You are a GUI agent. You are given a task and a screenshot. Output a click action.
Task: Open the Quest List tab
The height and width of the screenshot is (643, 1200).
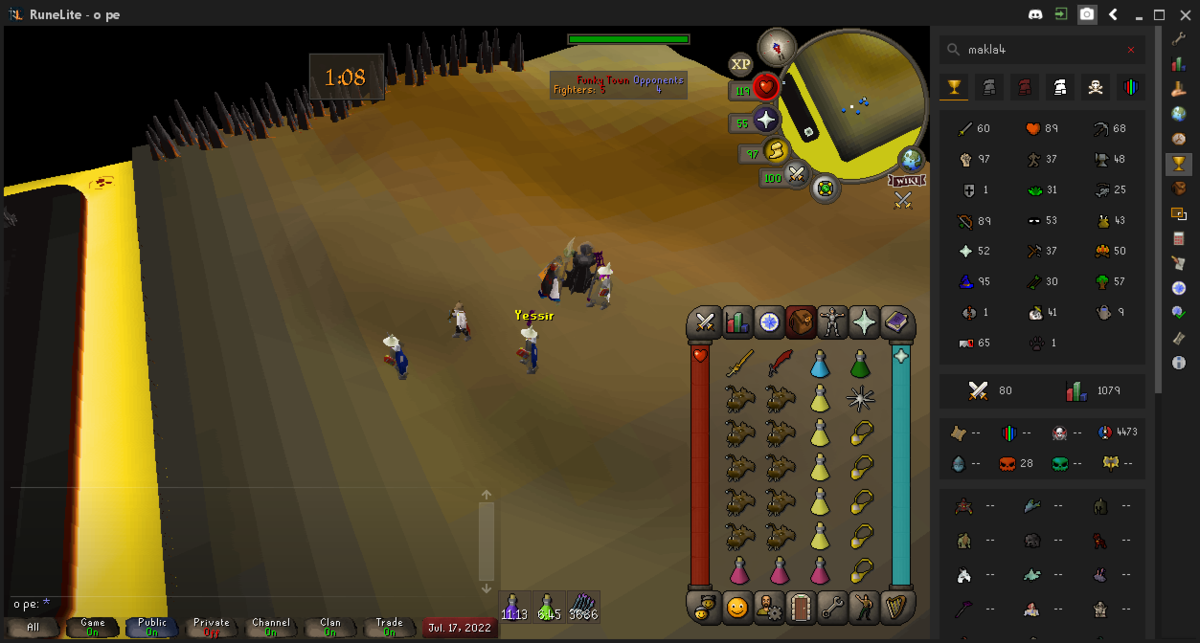769,322
